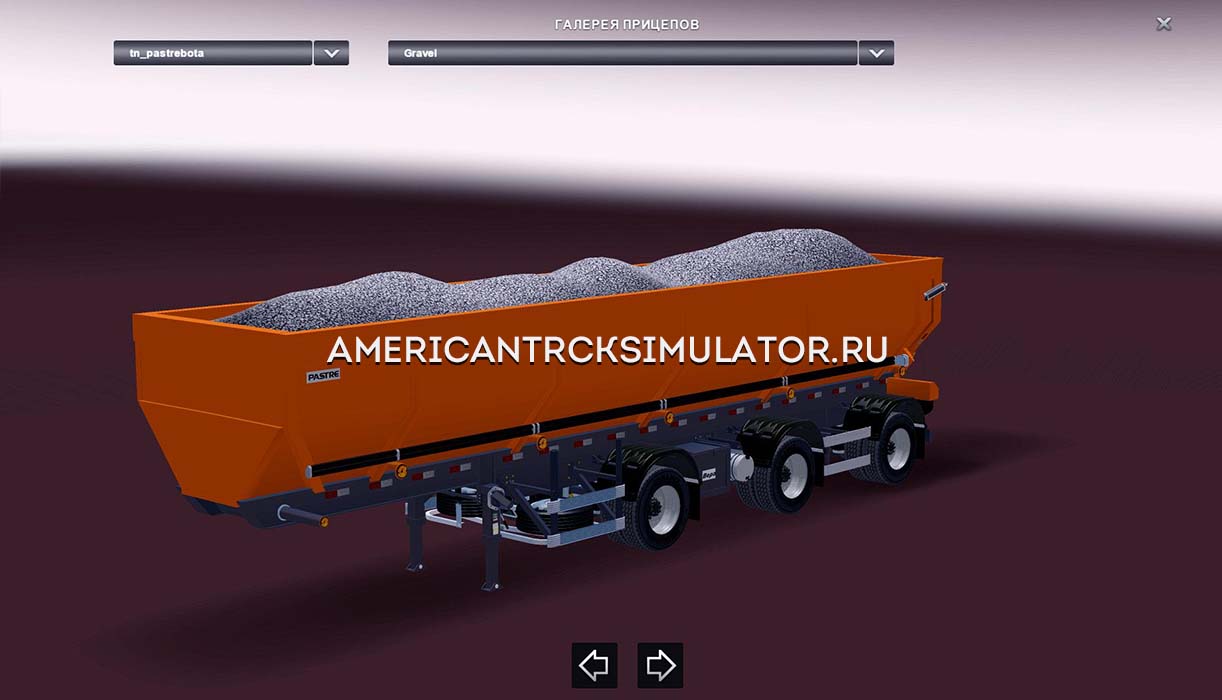Image resolution: width=1222 pixels, height=700 pixels.
Task: Expand the Gravel list arrow button
Action: (876, 53)
